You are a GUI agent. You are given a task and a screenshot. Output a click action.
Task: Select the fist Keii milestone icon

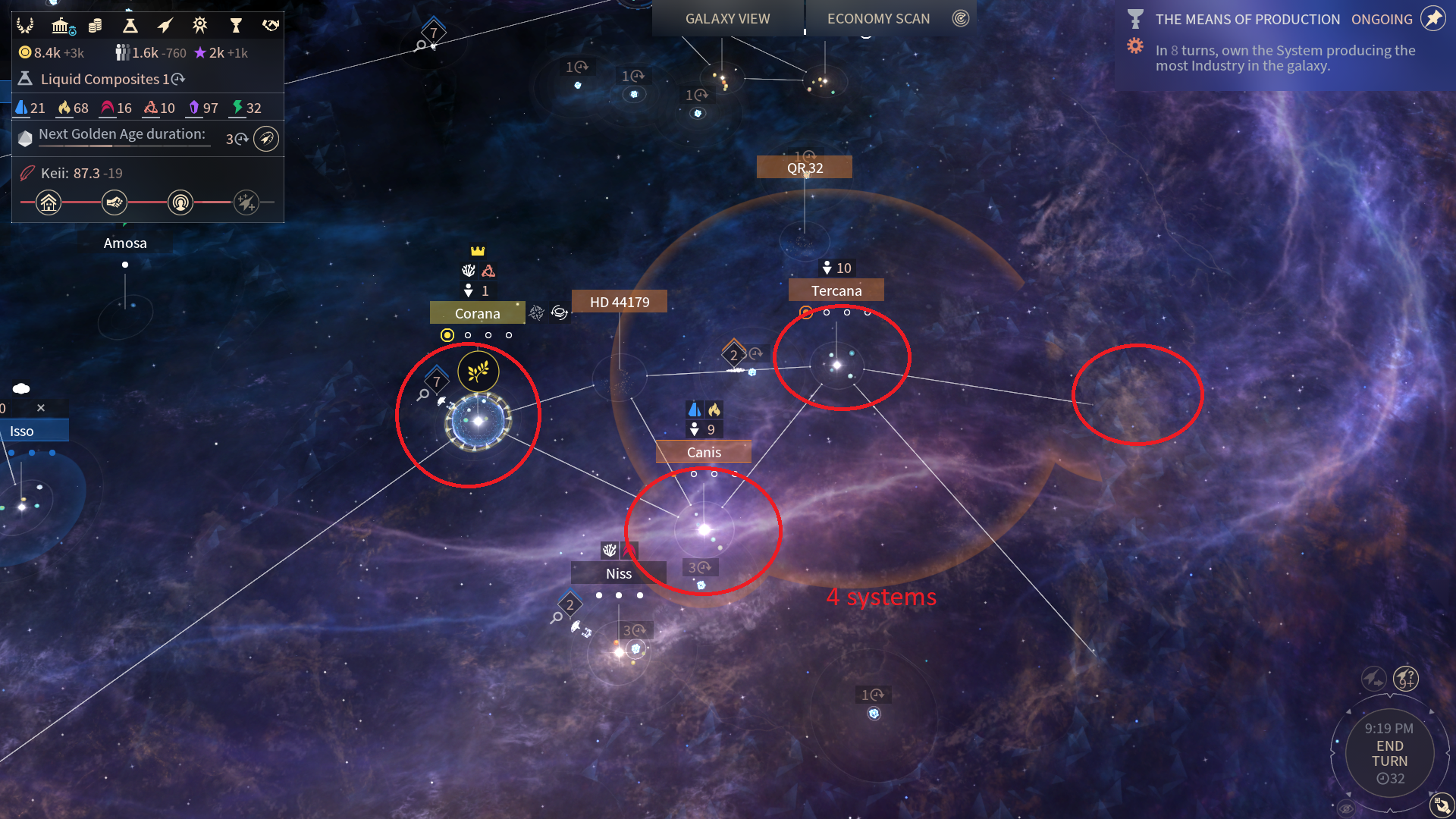point(115,202)
